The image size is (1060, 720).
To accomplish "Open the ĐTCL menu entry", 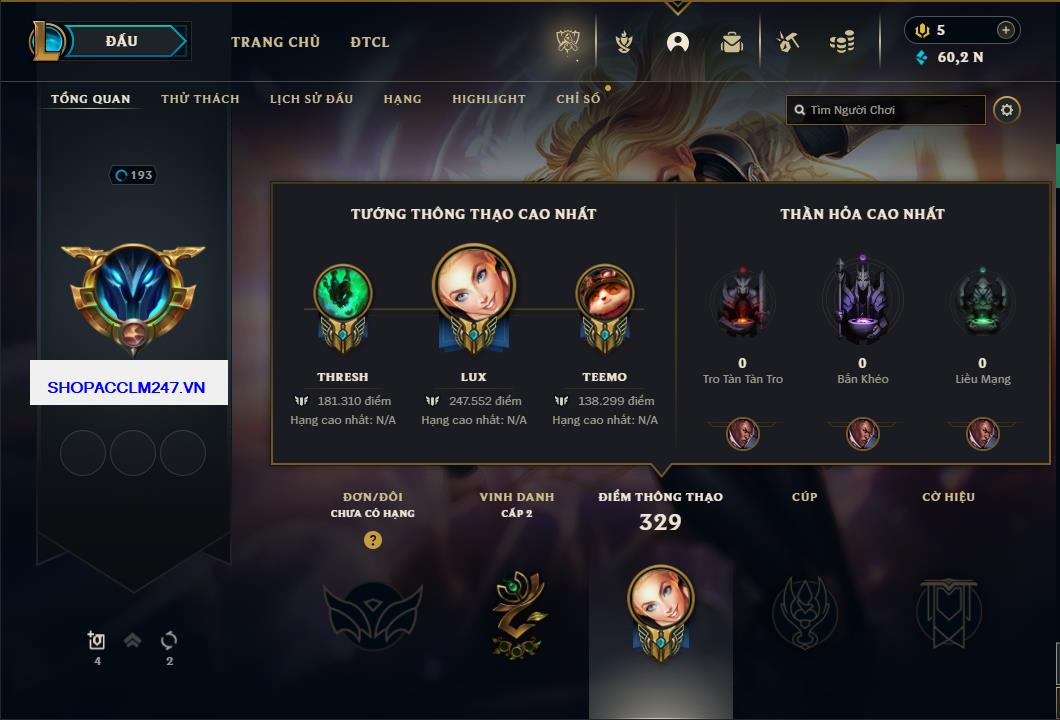I will [370, 42].
